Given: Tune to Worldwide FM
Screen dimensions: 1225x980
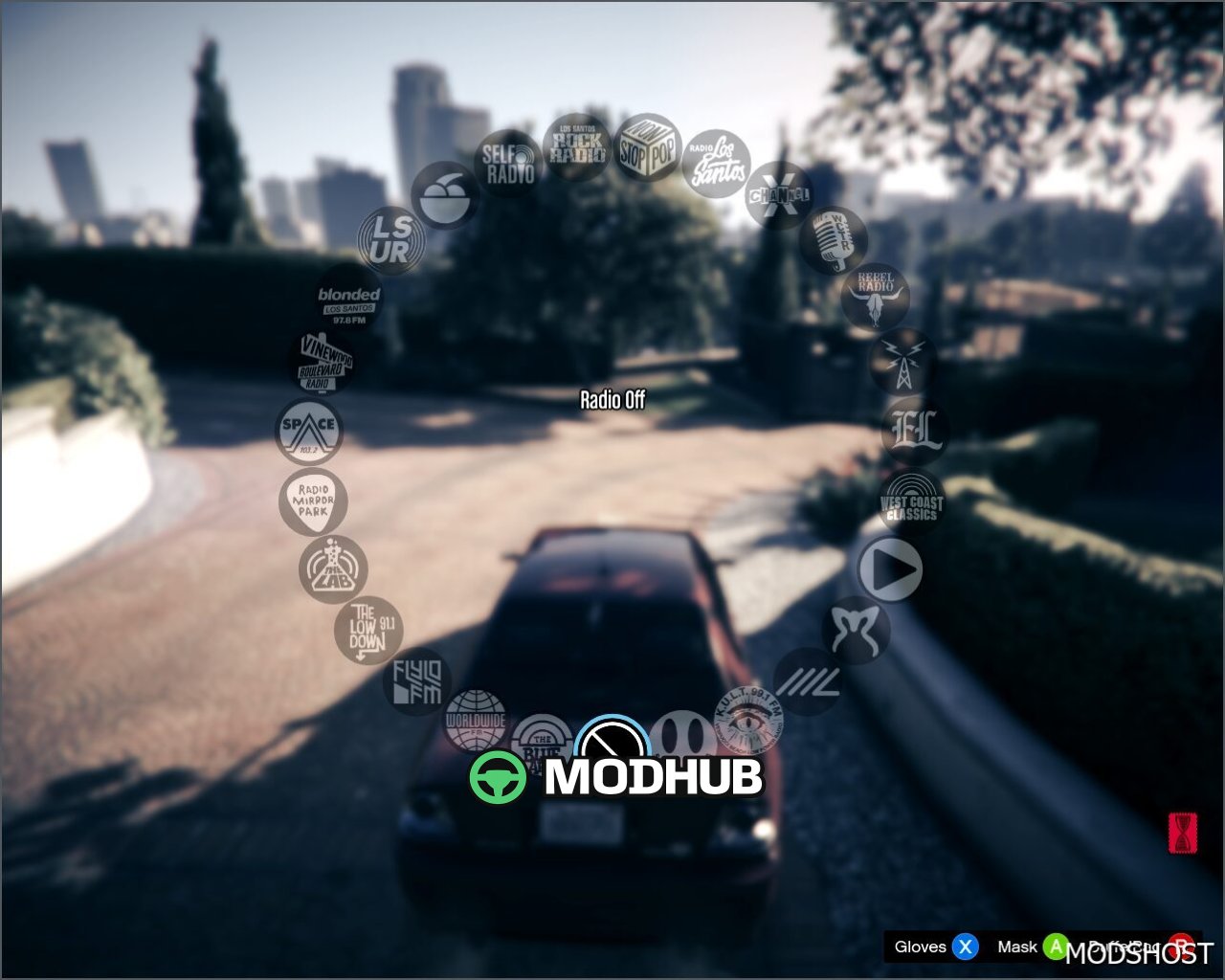Looking at the screenshot, I should point(476,721).
